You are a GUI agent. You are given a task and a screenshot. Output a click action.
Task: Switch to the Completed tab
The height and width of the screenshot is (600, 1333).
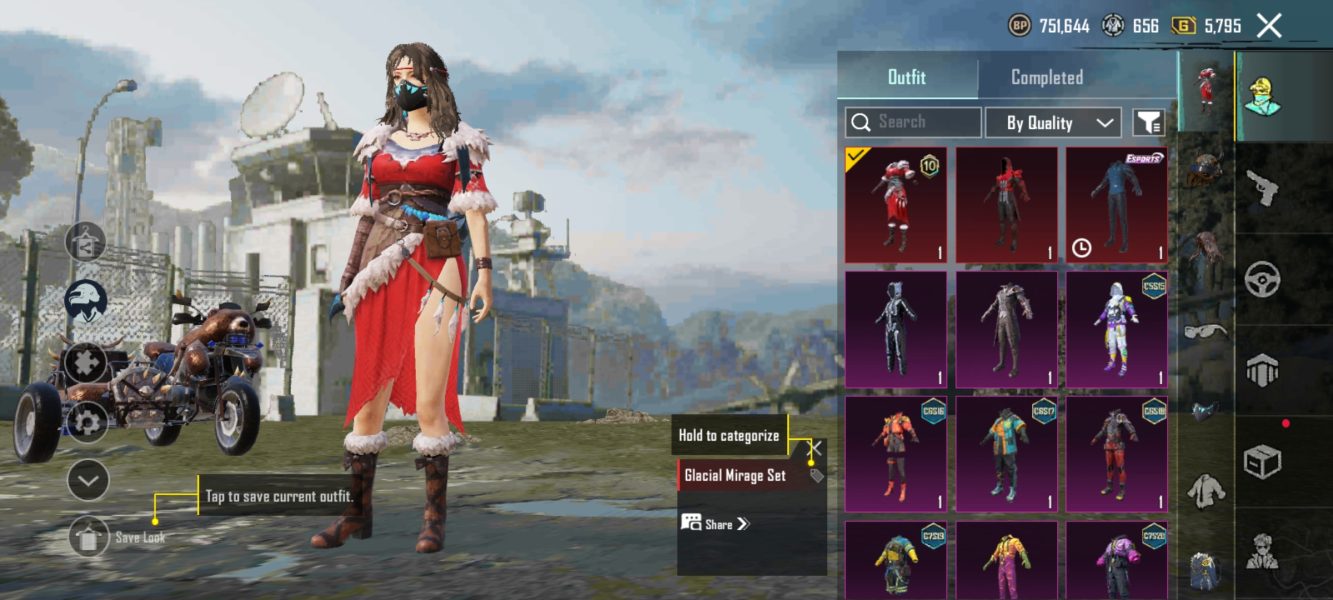(x=1046, y=77)
